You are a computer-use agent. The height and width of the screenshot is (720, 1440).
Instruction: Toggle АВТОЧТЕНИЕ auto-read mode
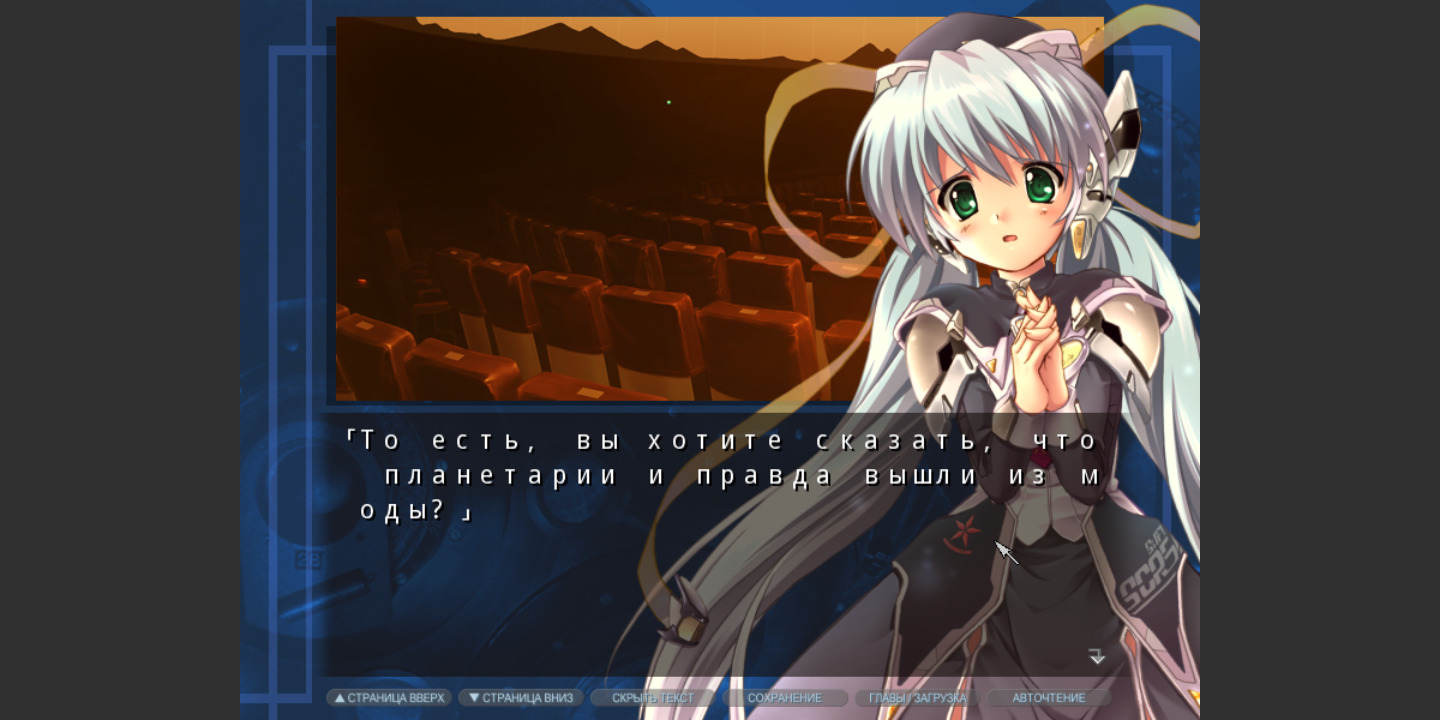pos(1048,698)
